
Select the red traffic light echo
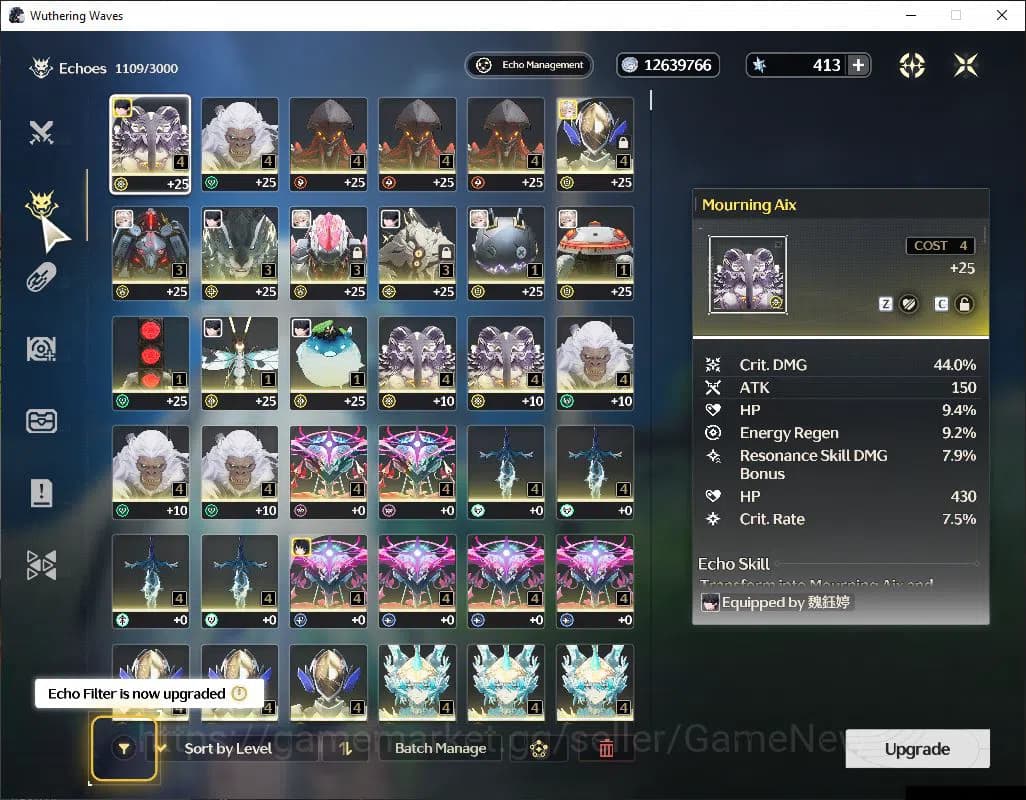[x=150, y=363]
